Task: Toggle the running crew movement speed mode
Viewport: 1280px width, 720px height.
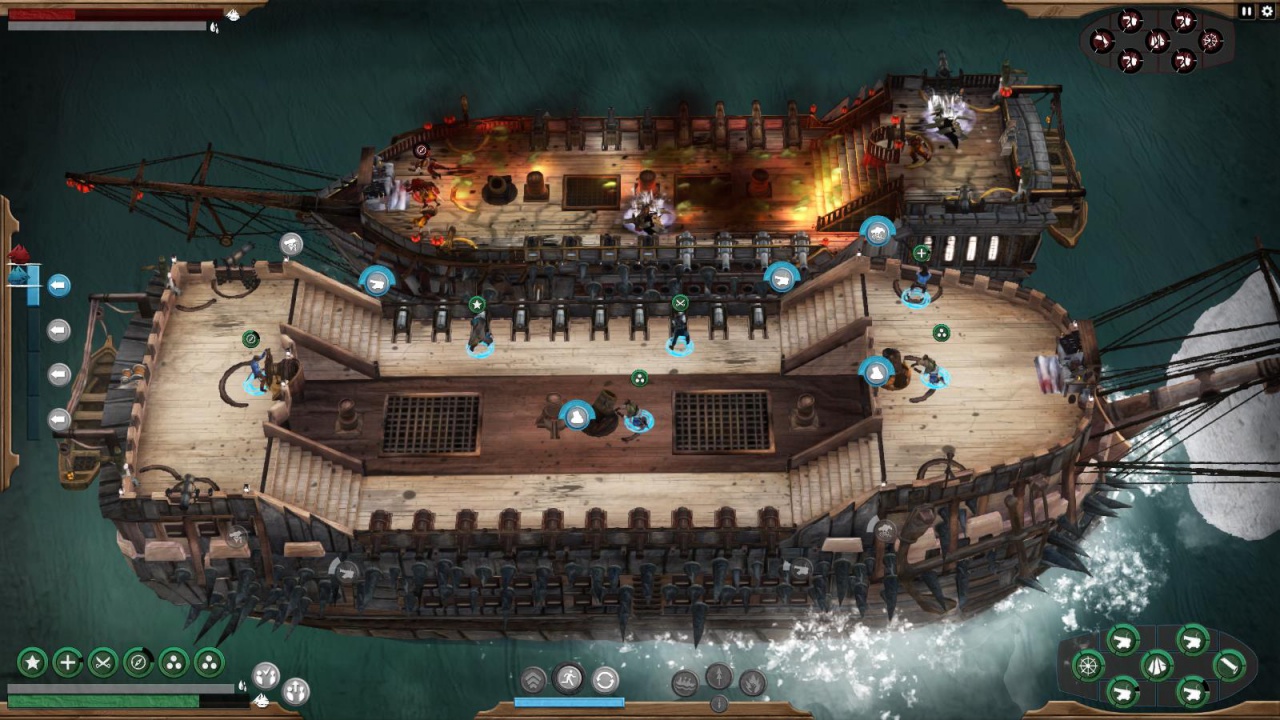Action: click(x=568, y=677)
